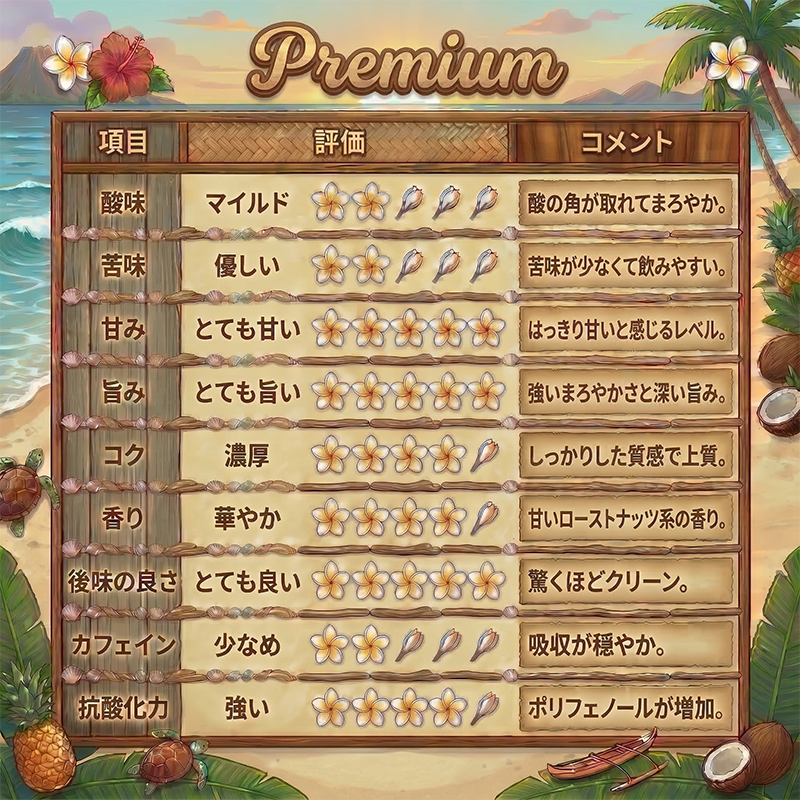Open the コメント column header
Viewport: 800px width, 800px height.
[x=627, y=142]
